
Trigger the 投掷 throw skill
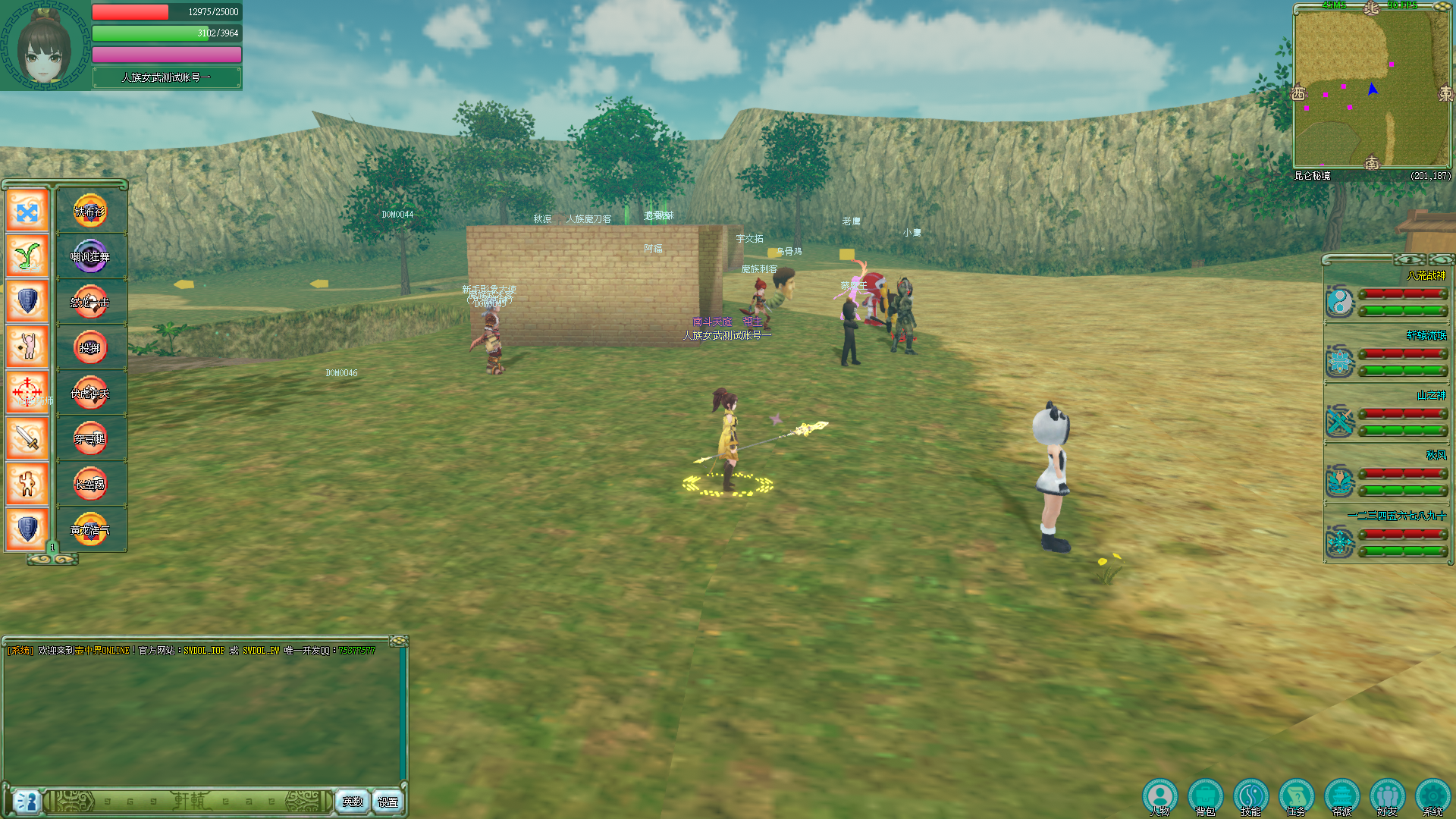pyautogui.click(x=90, y=348)
